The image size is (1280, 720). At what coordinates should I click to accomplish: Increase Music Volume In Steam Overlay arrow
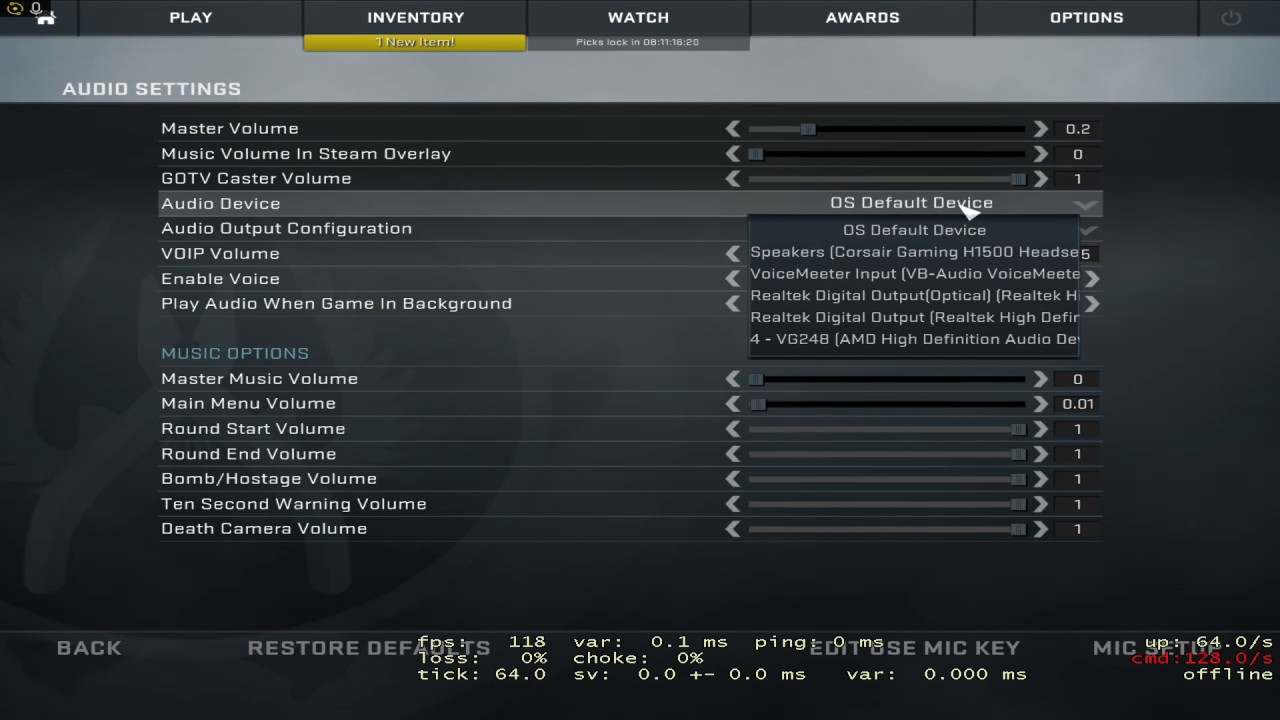pyautogui.click(x=1040, y=154)
